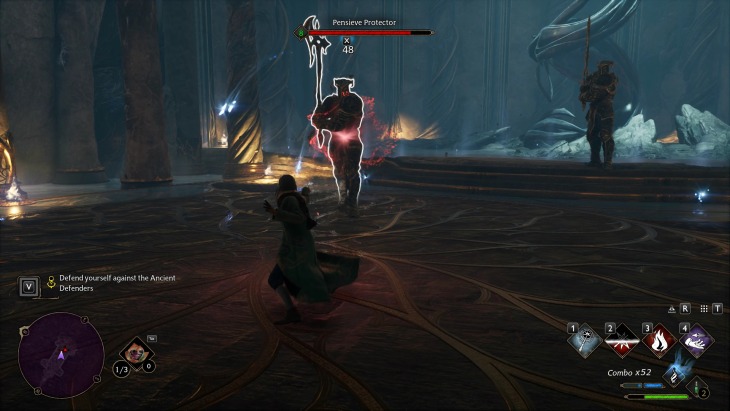Select the first spell slot with the key icon

pyautogui.click(x=584, y=341)
